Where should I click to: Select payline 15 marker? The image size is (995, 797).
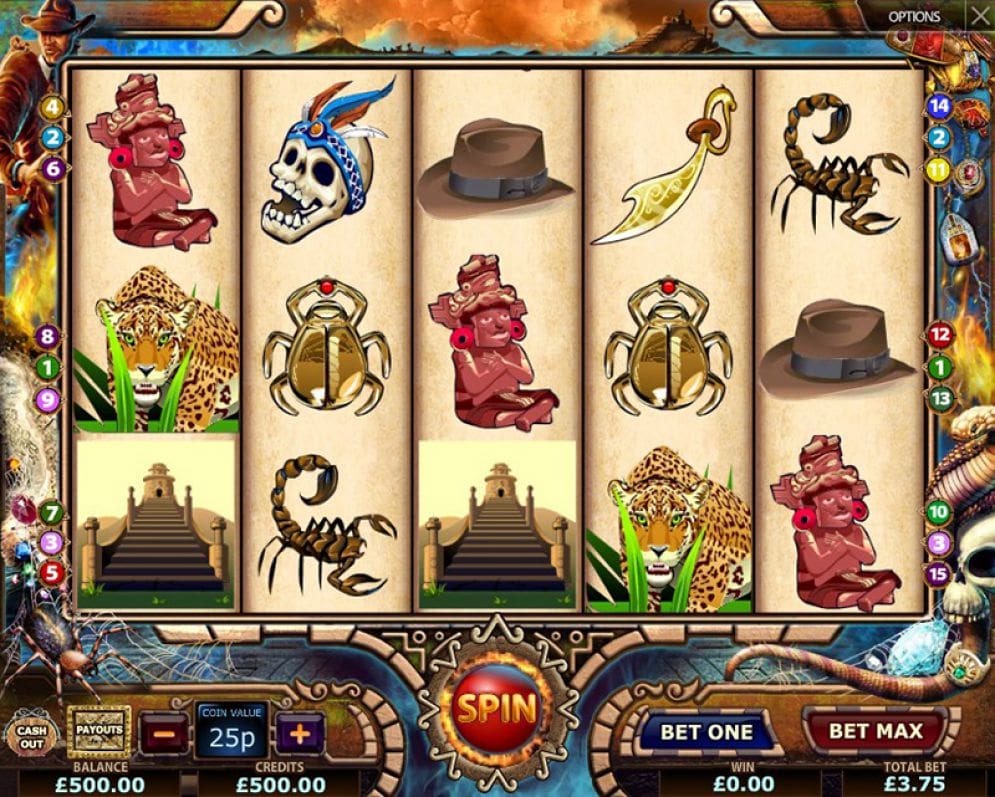click(x=938, y=575)
